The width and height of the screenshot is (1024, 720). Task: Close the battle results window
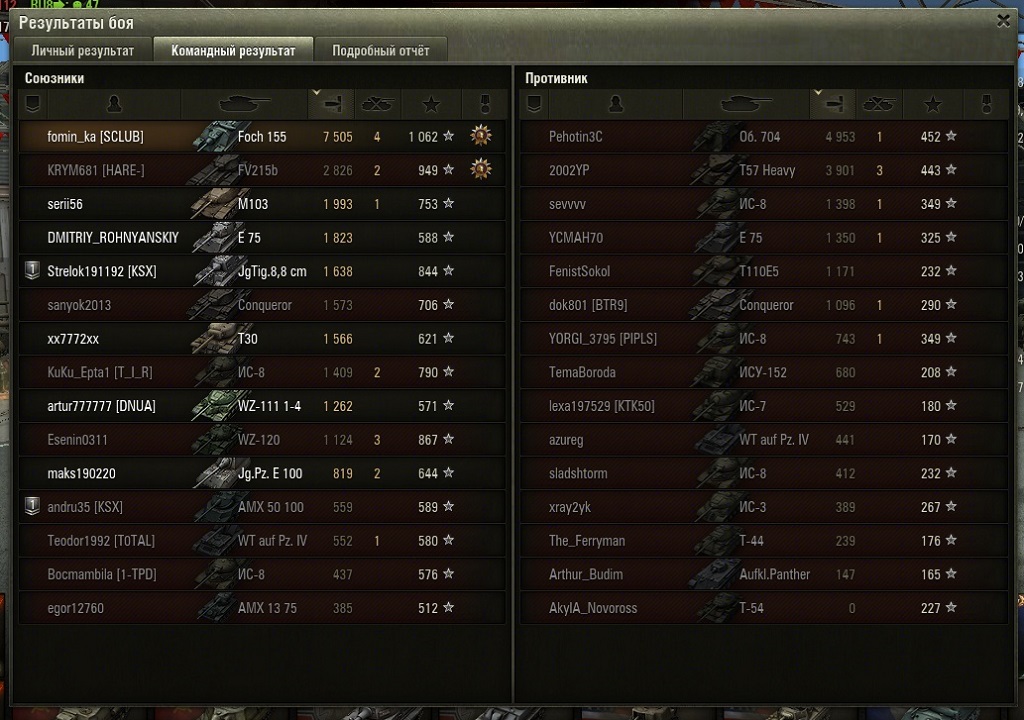1003,20
